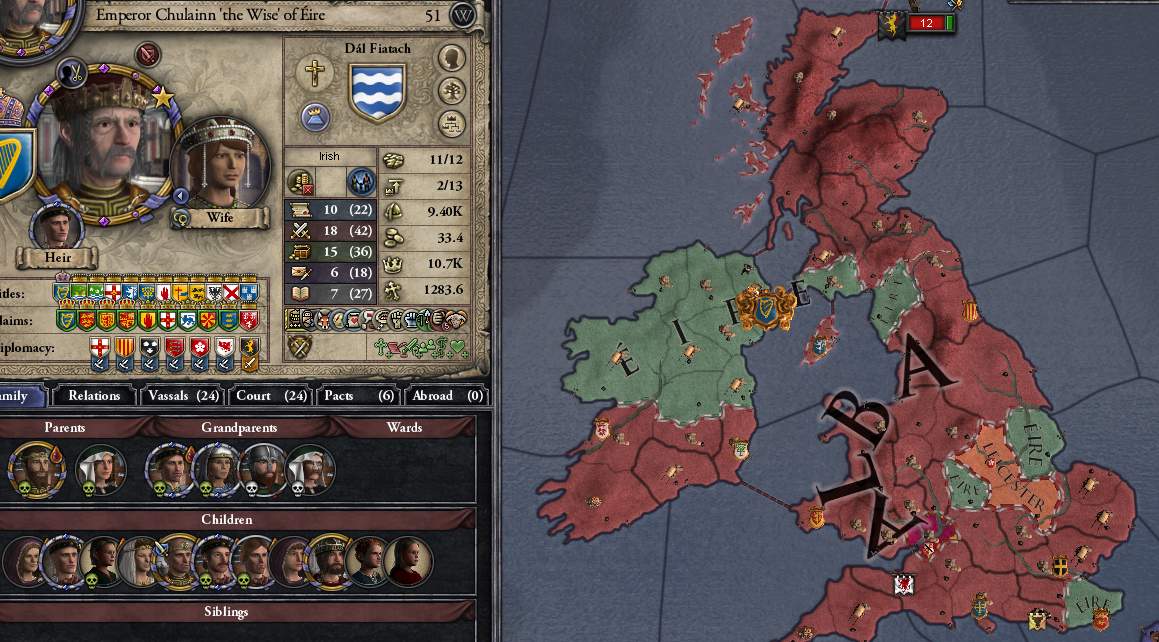Open the dynasty tree view button
Image resolution: width=1159 pixels, height=642 pixels.
(x=452, y=91)
